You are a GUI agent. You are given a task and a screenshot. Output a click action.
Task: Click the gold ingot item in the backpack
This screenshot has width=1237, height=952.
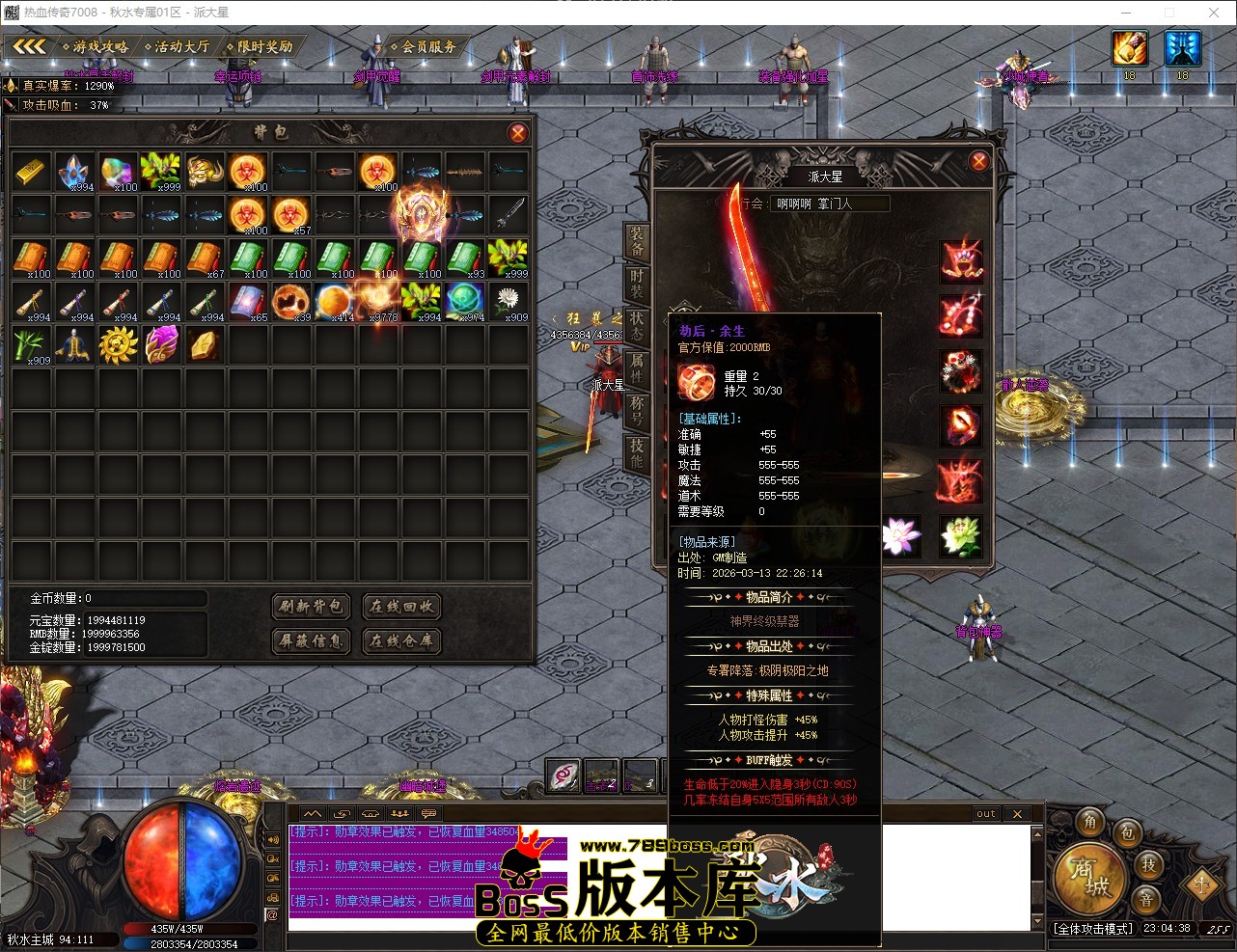pos(30,171)
